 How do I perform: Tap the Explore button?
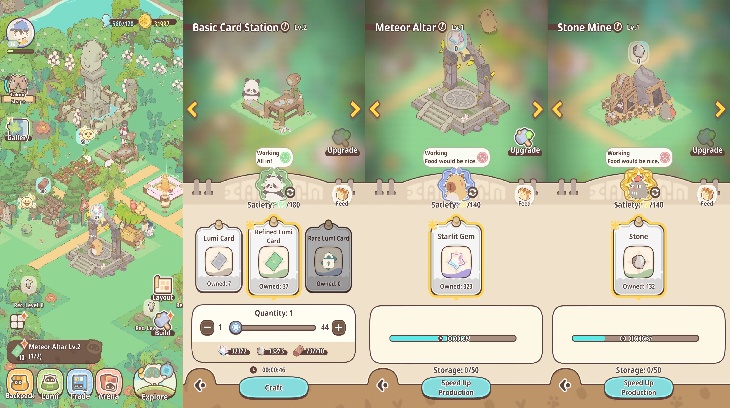[x=154, y=380]
